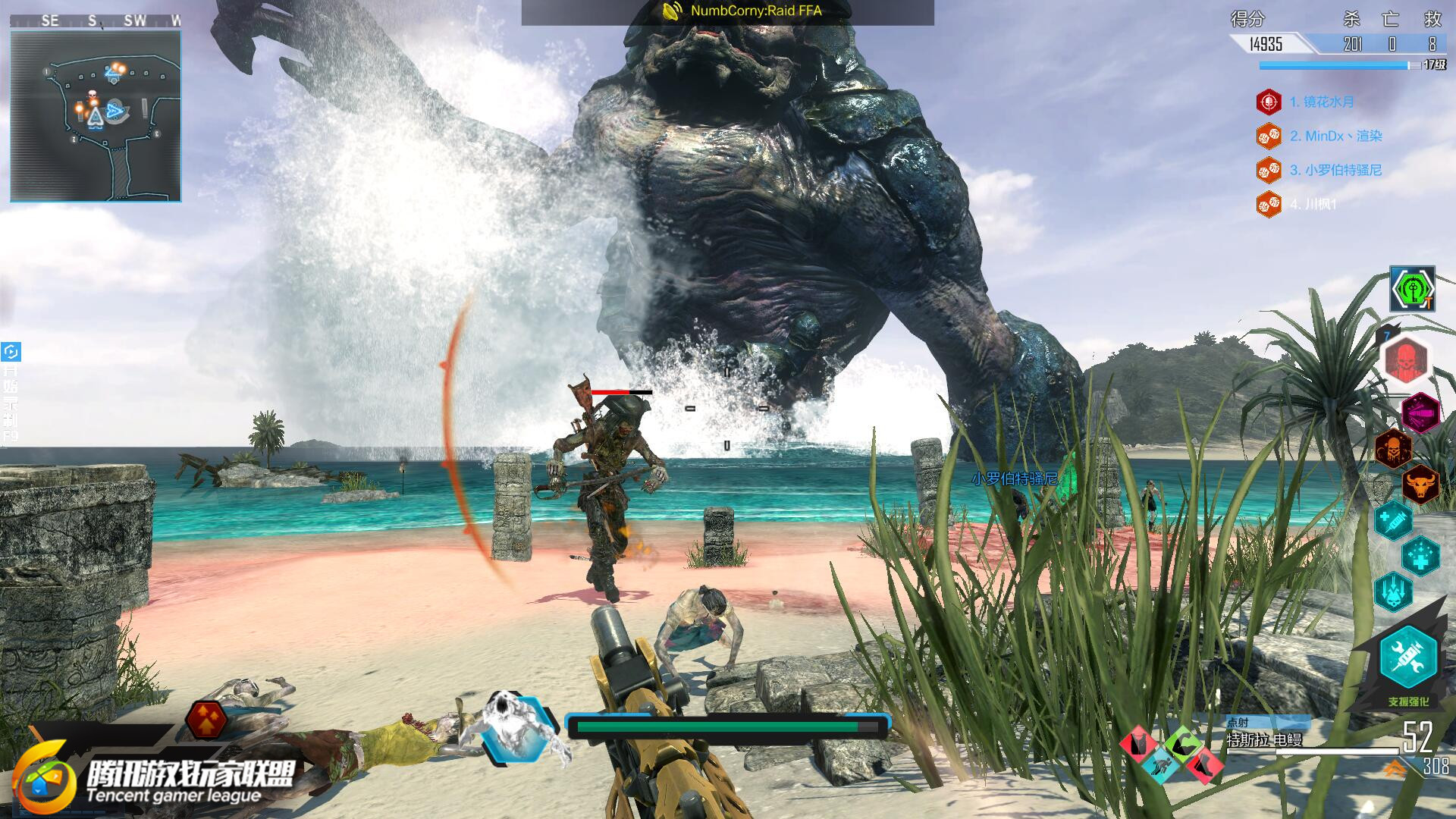Screen dimensions: 1456x819
Task: Select player 川枫1 in the team list
Action: 1313,204
